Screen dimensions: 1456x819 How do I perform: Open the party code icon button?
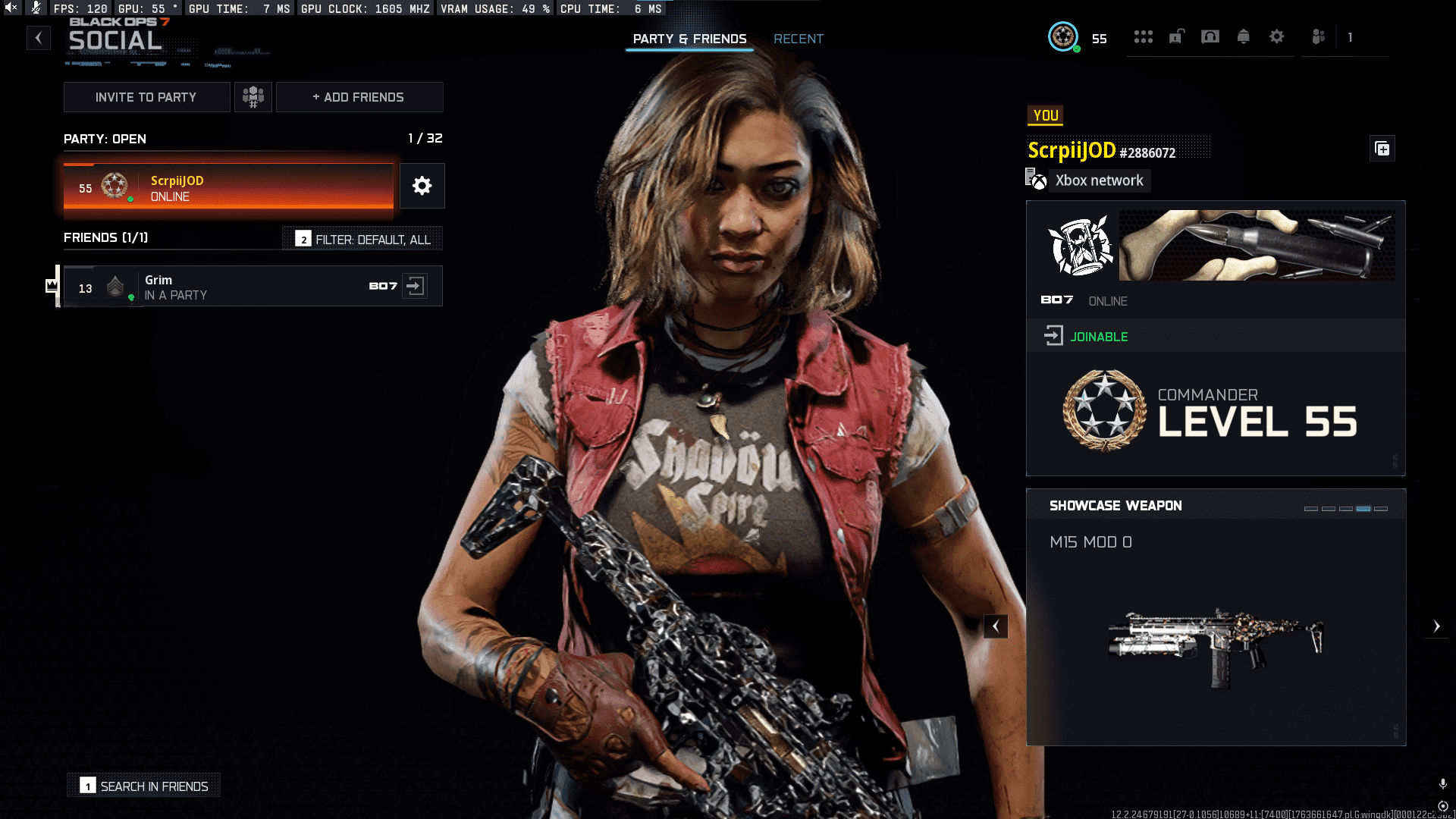point(253,97)
